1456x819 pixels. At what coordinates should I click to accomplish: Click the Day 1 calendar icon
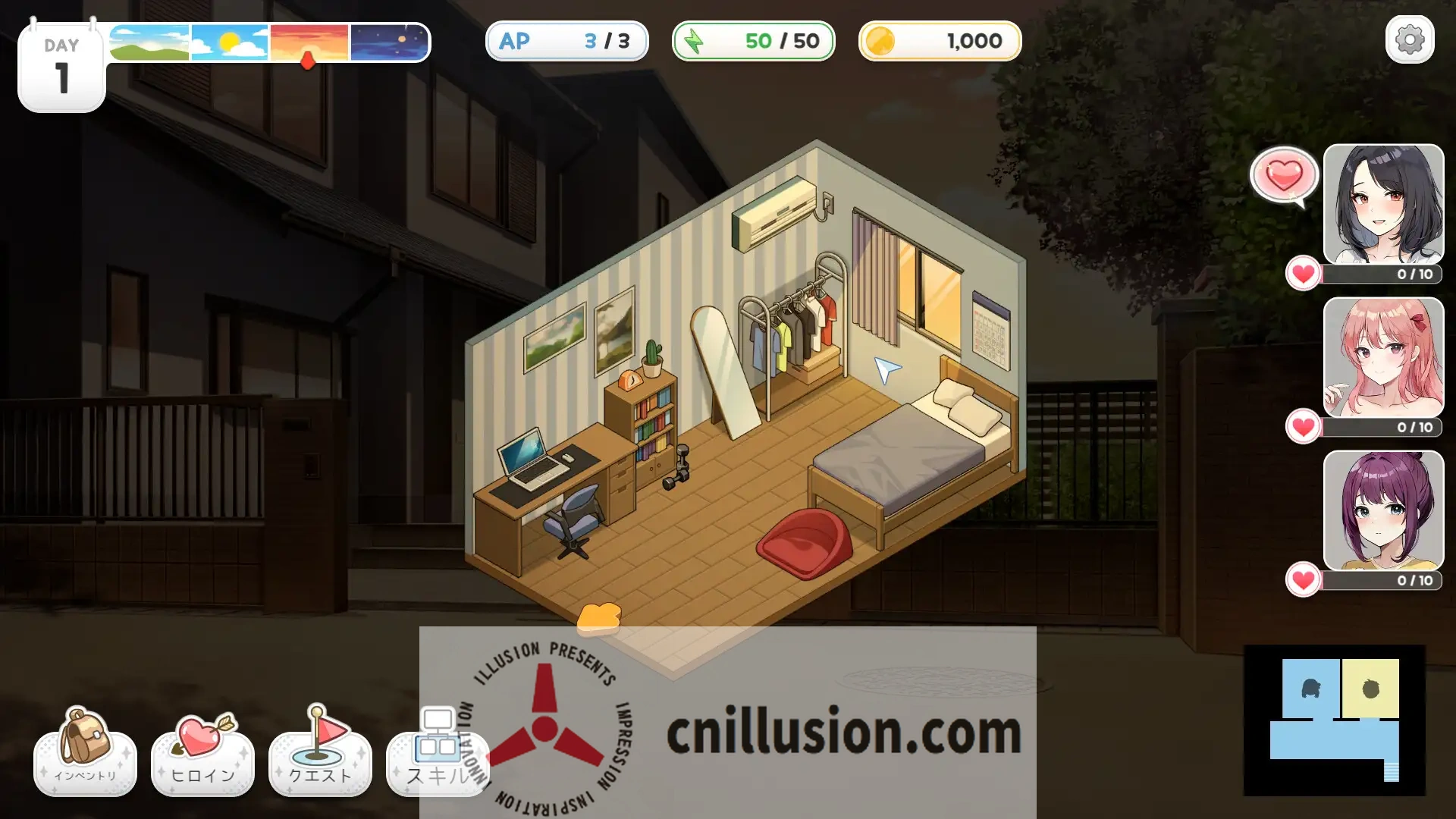click(x=61, y=68)
